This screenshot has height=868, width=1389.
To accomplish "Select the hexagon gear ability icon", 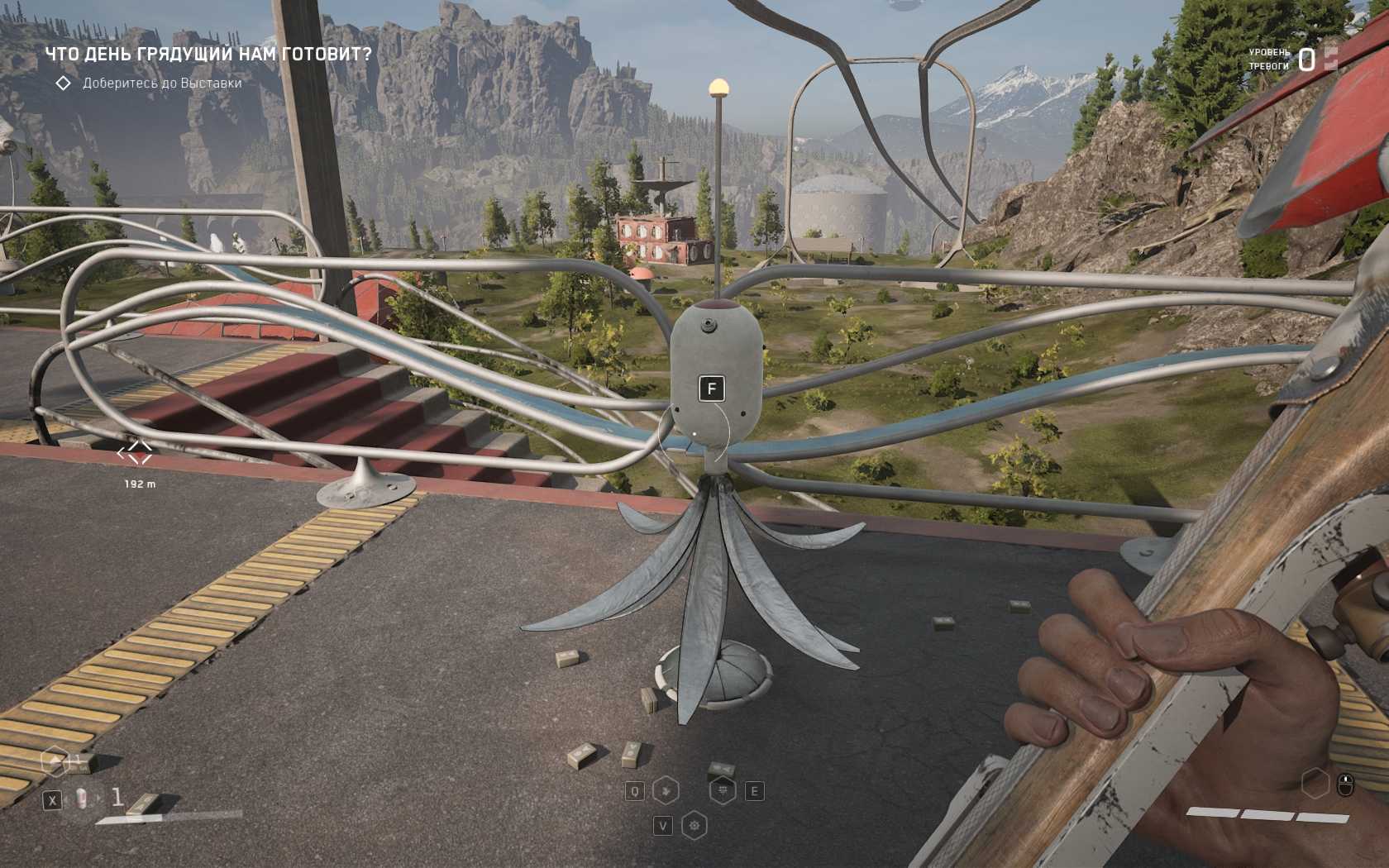I will [694, 825].
